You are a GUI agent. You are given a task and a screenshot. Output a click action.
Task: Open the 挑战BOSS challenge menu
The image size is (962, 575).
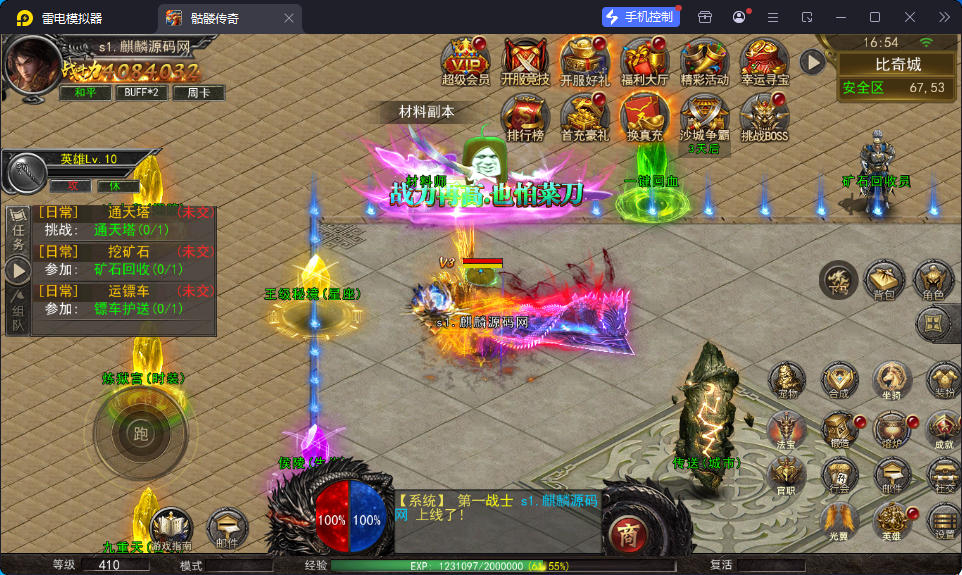pyautogui.click(x=765, y=116)
